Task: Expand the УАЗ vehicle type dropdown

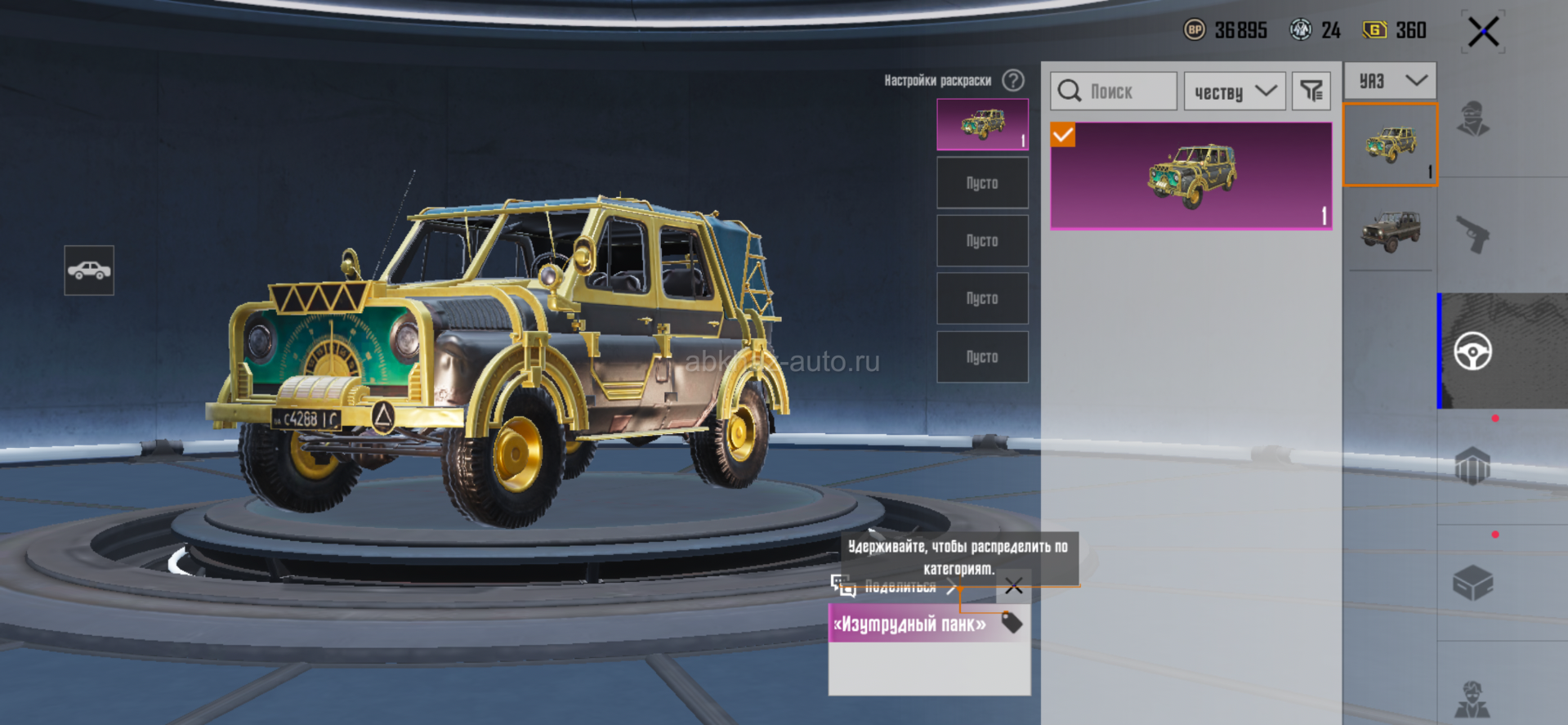Action: click(1390, 80)
